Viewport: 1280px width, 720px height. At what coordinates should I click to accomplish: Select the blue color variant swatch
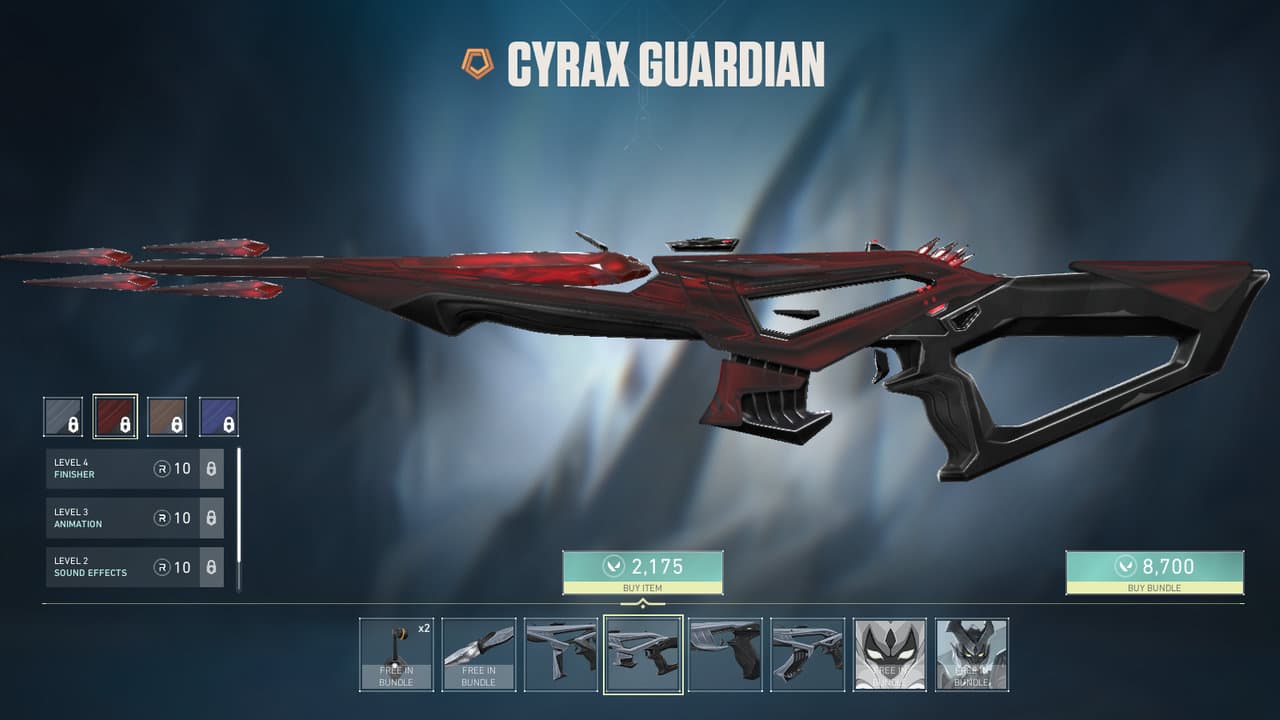tap(219, 417)
